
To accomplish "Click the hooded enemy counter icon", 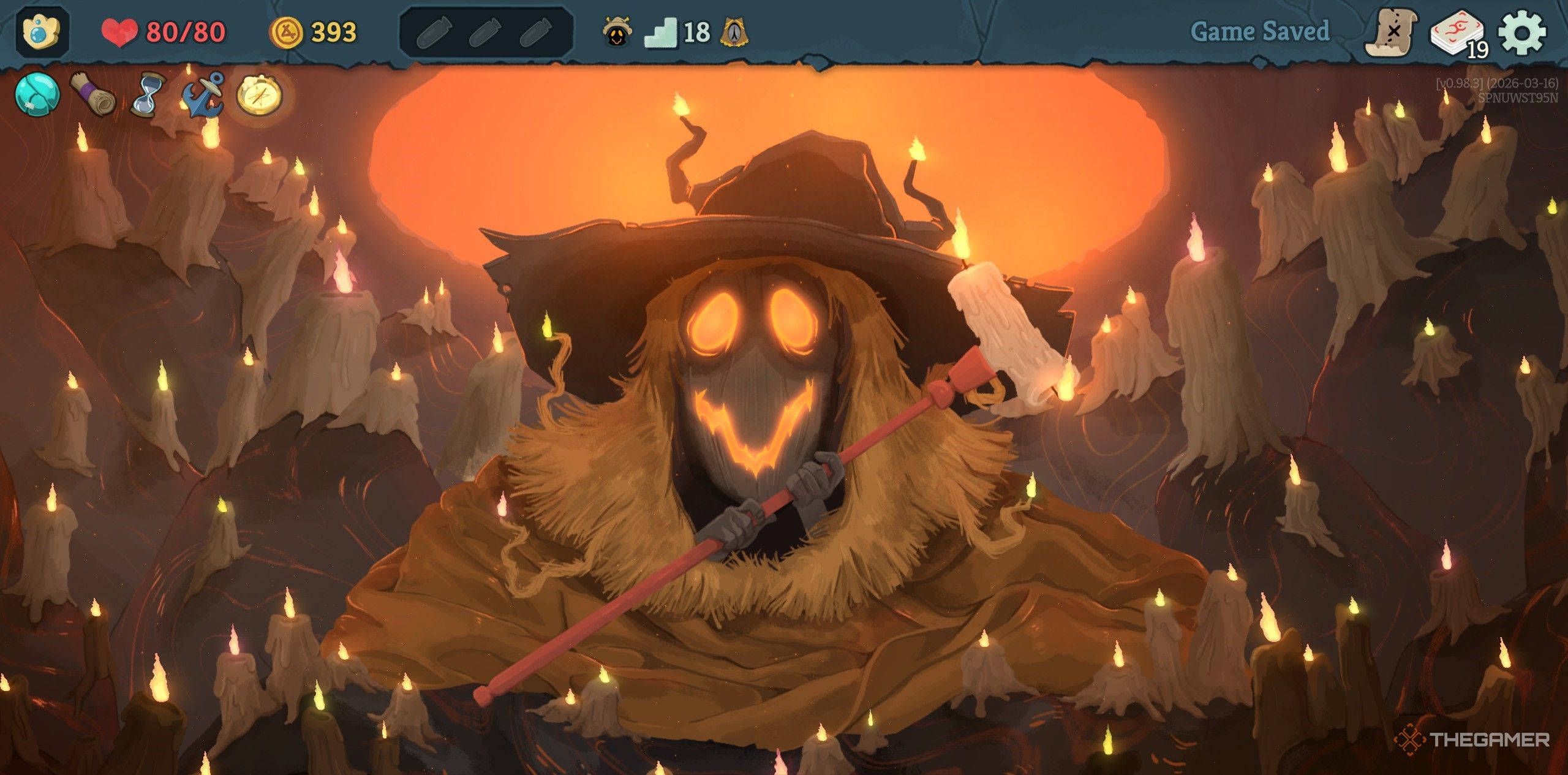I will (x=618, y=32).
